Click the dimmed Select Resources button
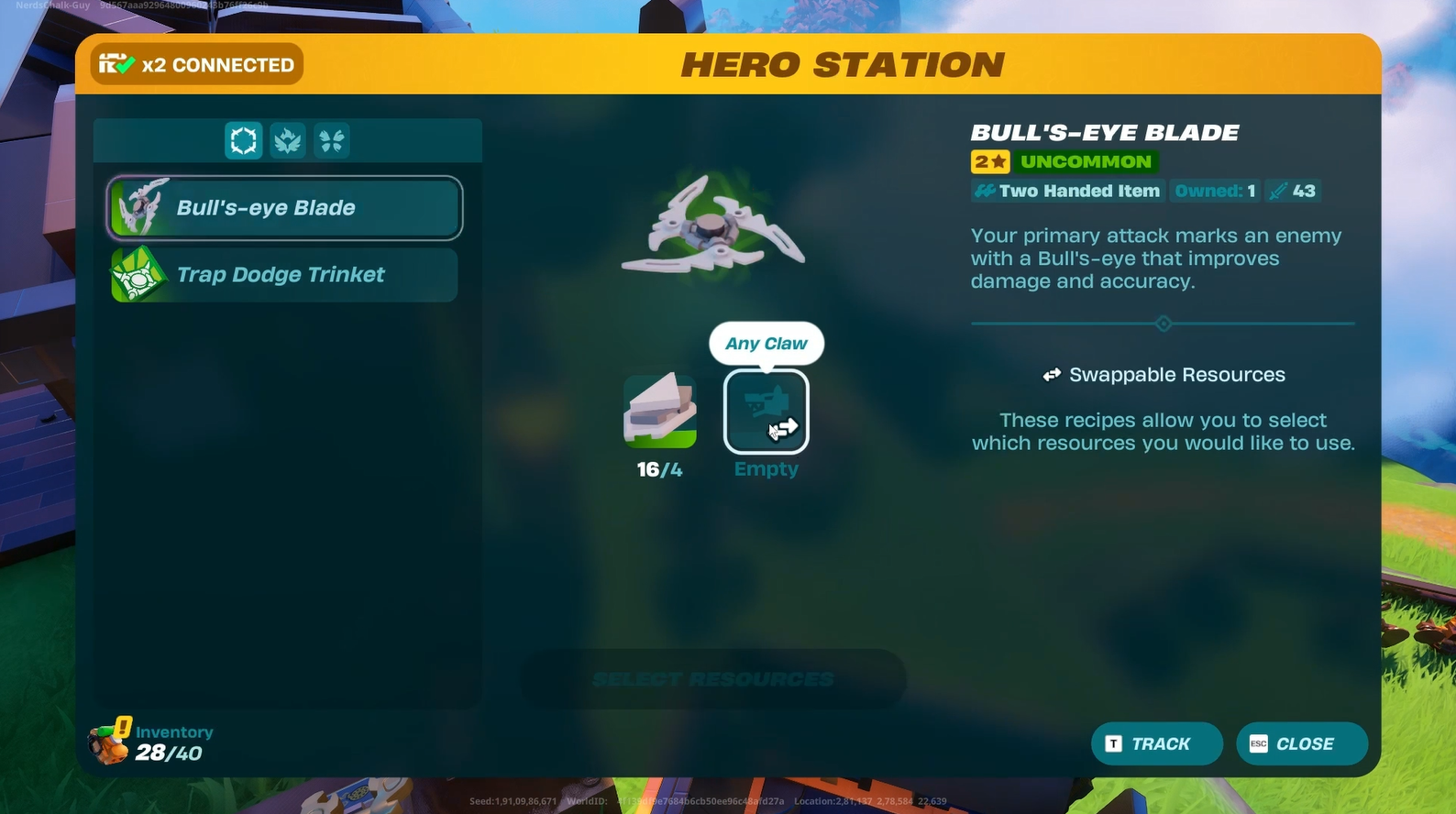1456x814 pixels. click(713, 679)
